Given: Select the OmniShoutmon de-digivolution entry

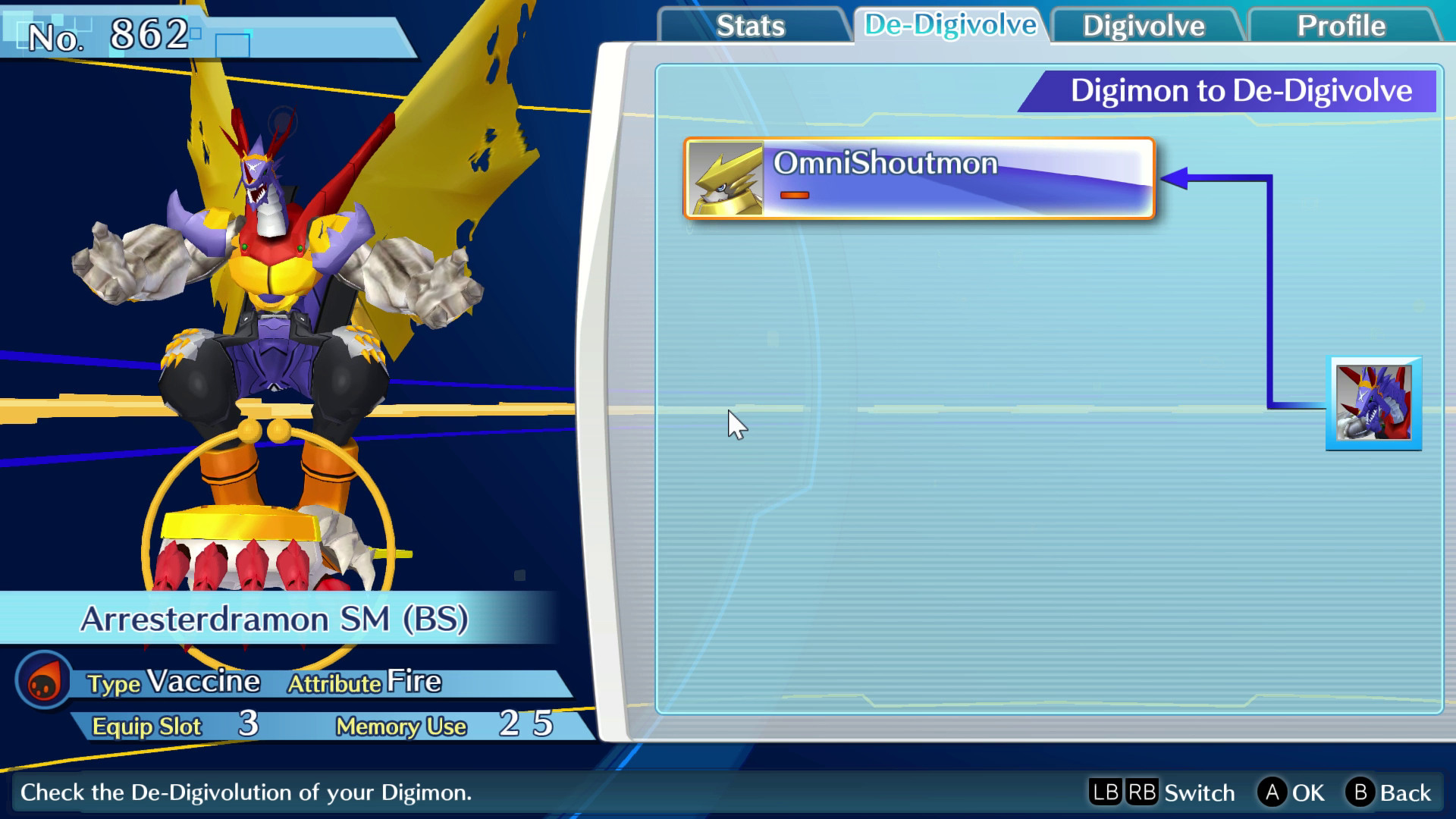Looking at the screenshot, I should pos(918,178).
